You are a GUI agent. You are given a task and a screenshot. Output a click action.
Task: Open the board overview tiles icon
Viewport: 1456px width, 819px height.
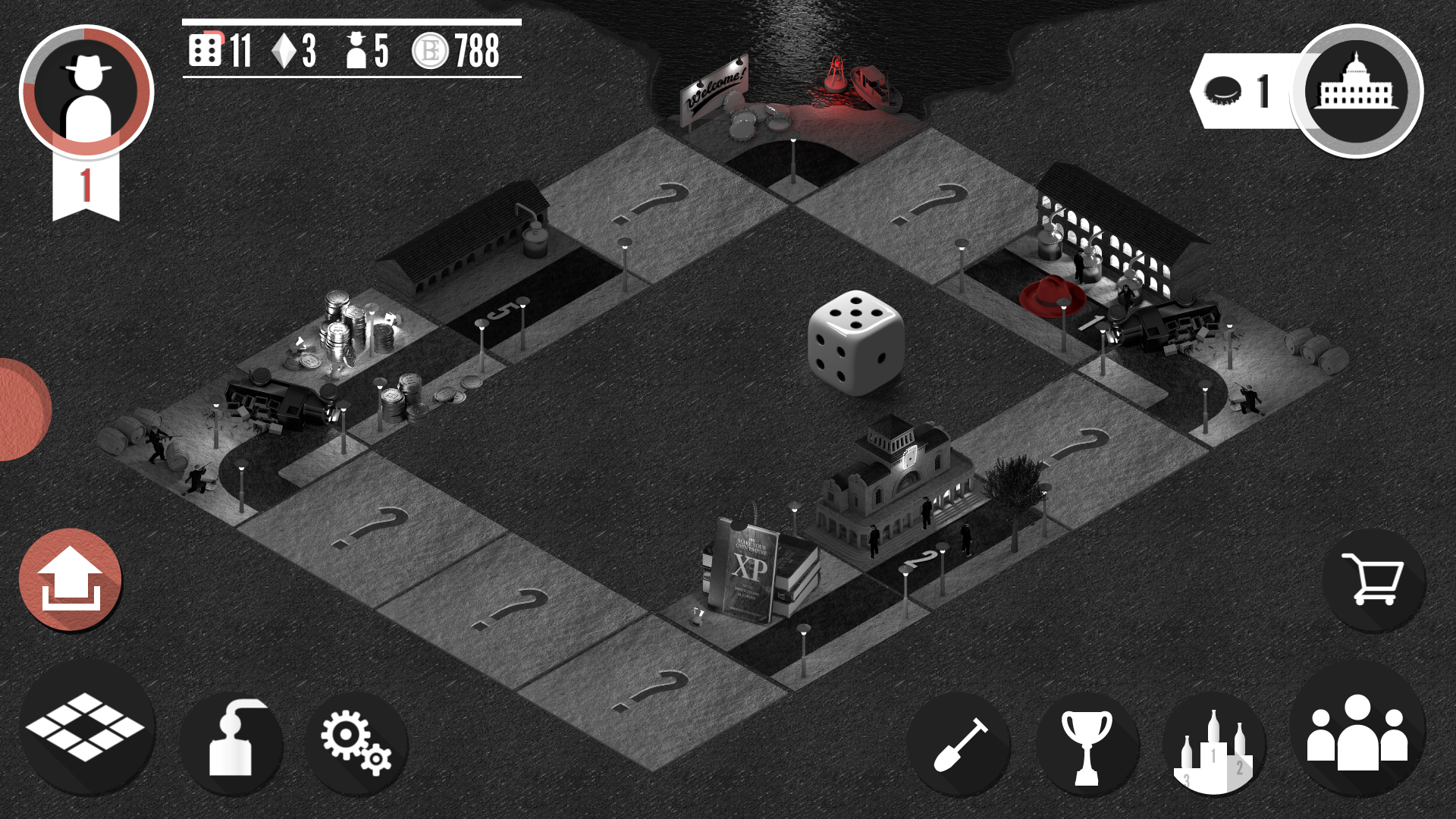[x=86, y=730]
